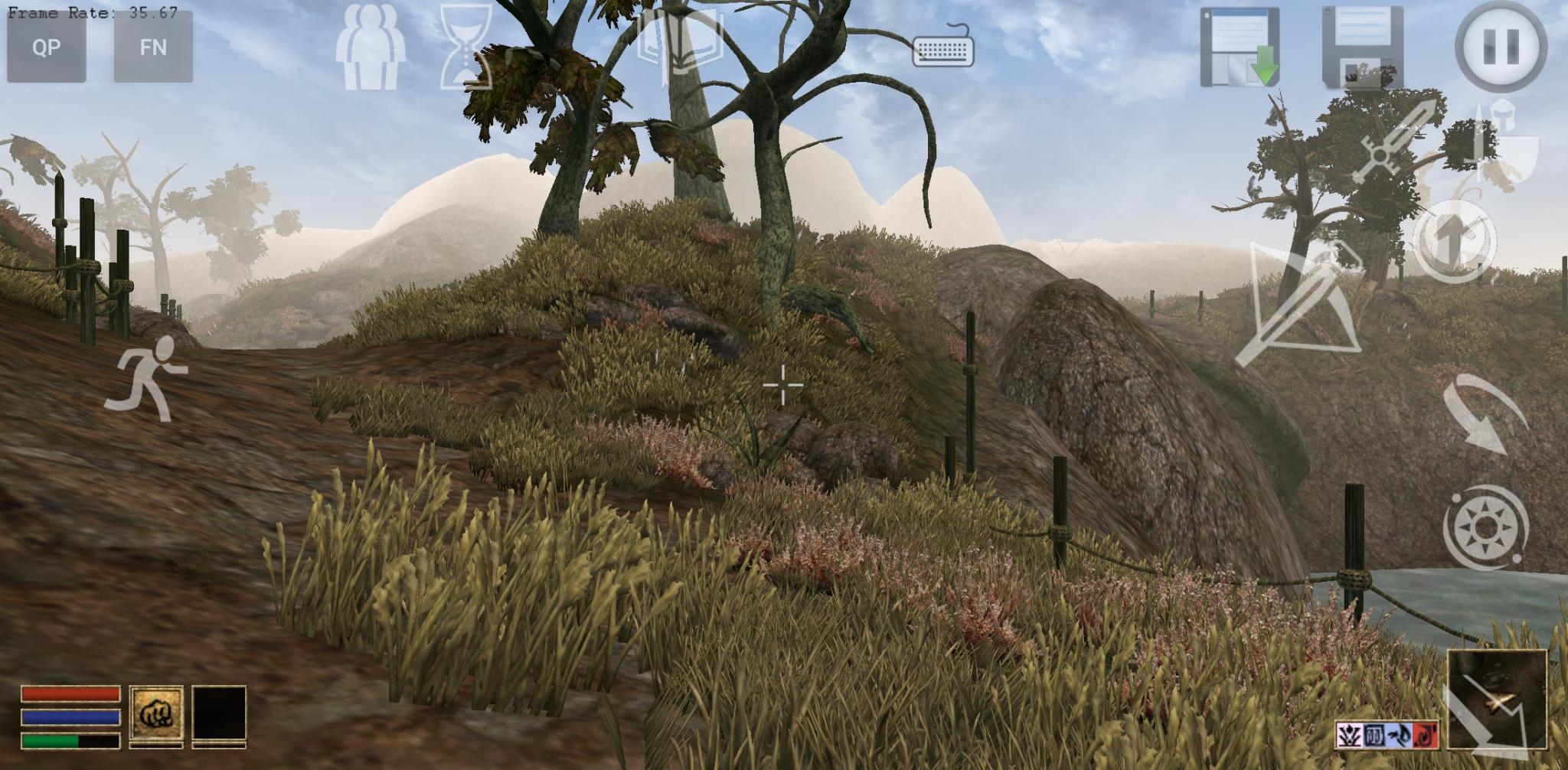Toggle the FN function keys button

[x=153, y=47]
